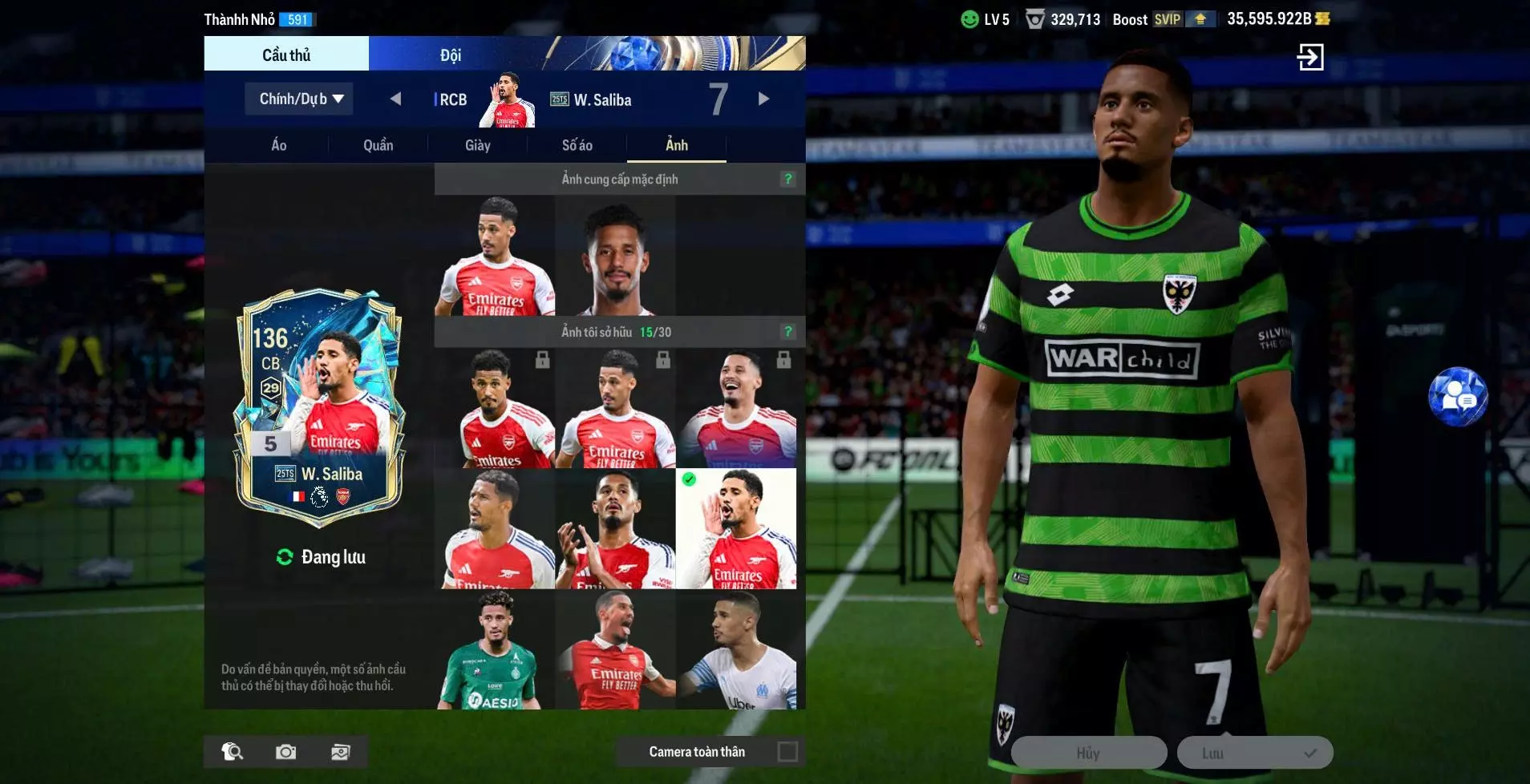This screenshot has width=1530, height=784.
Task: Click the question mark beside Ảnh tôi sở hữu
Action: (x=788, y=331)
